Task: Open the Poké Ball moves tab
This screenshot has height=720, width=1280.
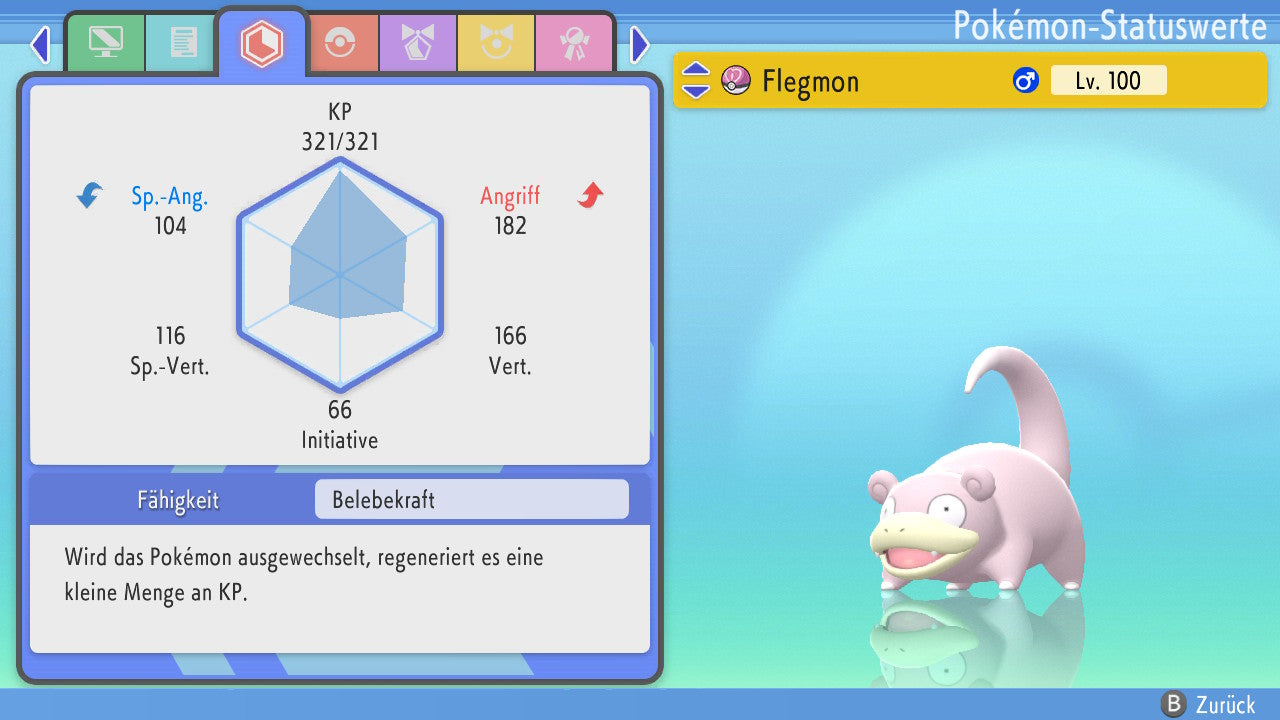Action: (x=340, y=43)
